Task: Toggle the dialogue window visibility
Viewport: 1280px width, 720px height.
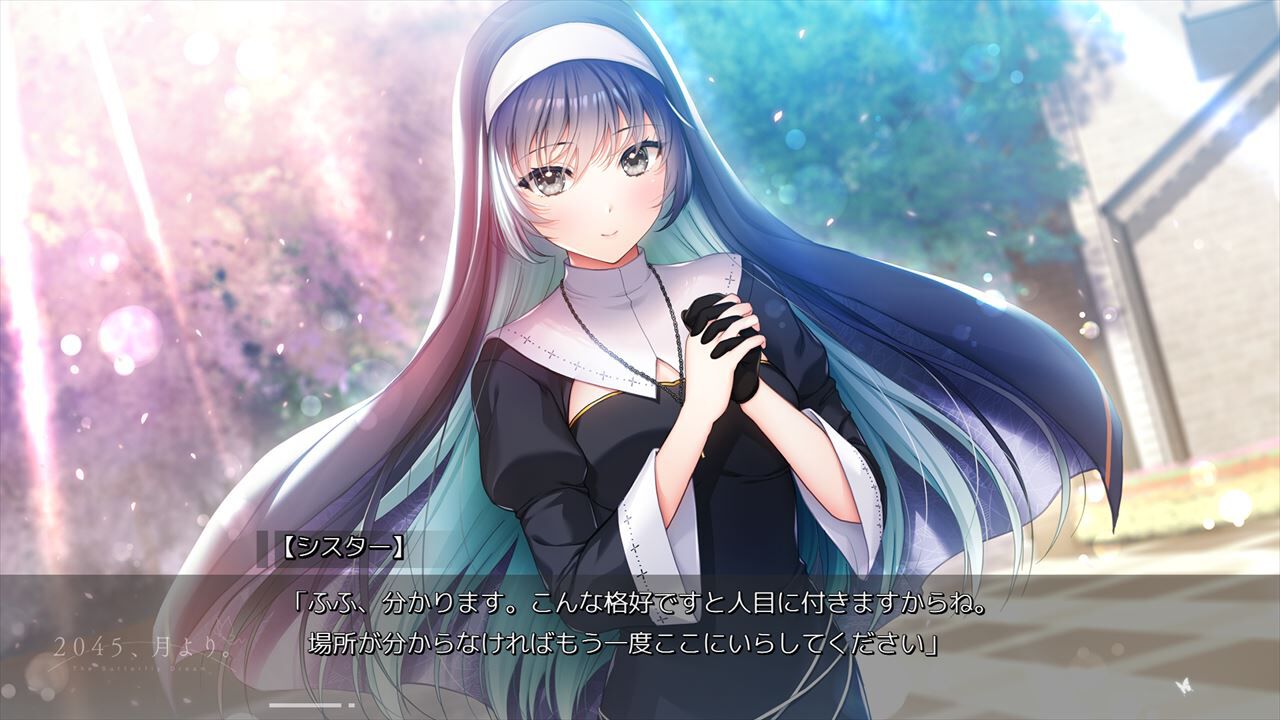Action: 640,620
